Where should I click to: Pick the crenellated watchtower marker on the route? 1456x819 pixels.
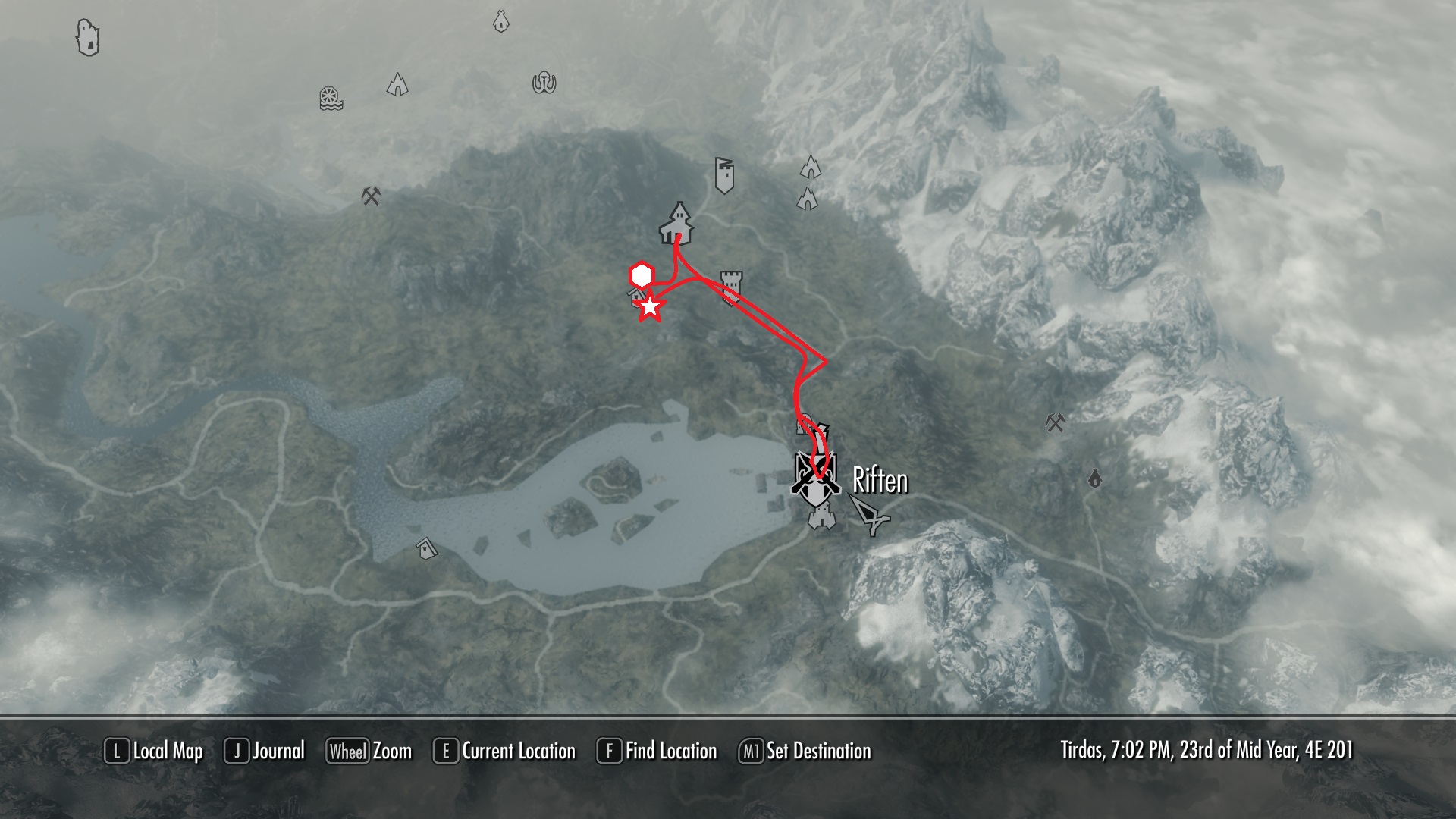tap(731, 287)
